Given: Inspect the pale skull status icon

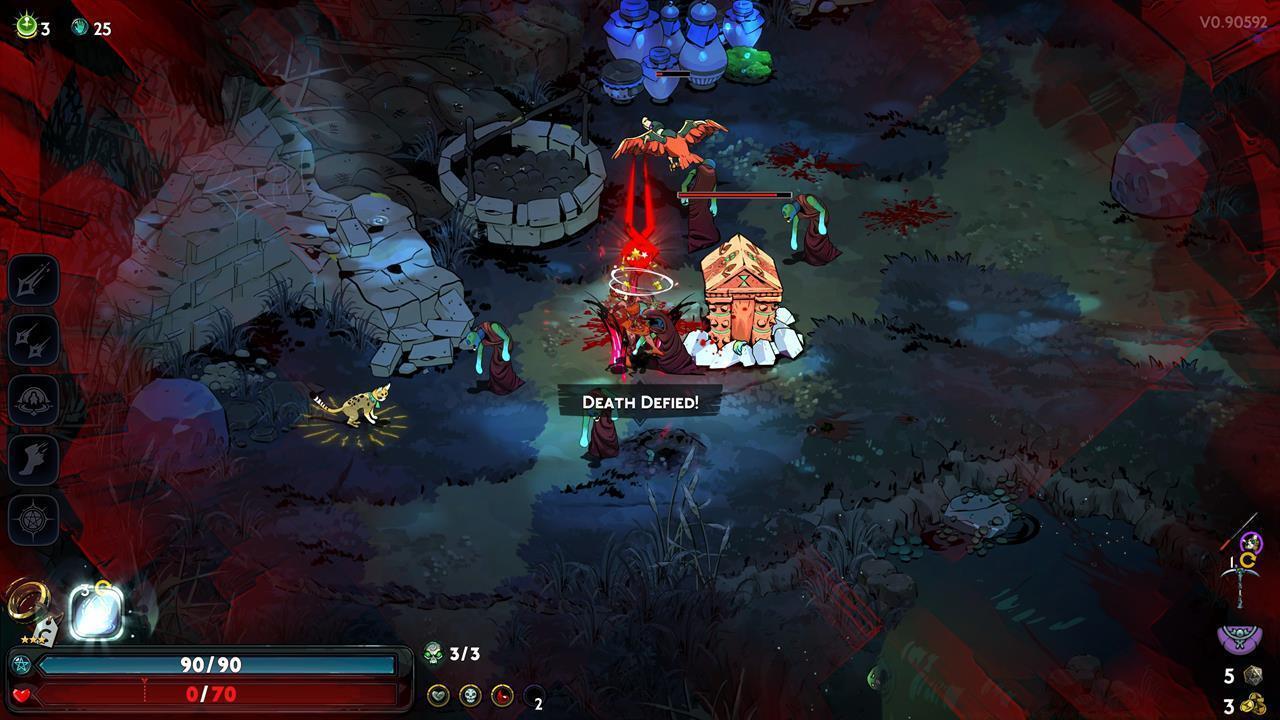Looking at the screenshot, I should (x=470, y=695).
